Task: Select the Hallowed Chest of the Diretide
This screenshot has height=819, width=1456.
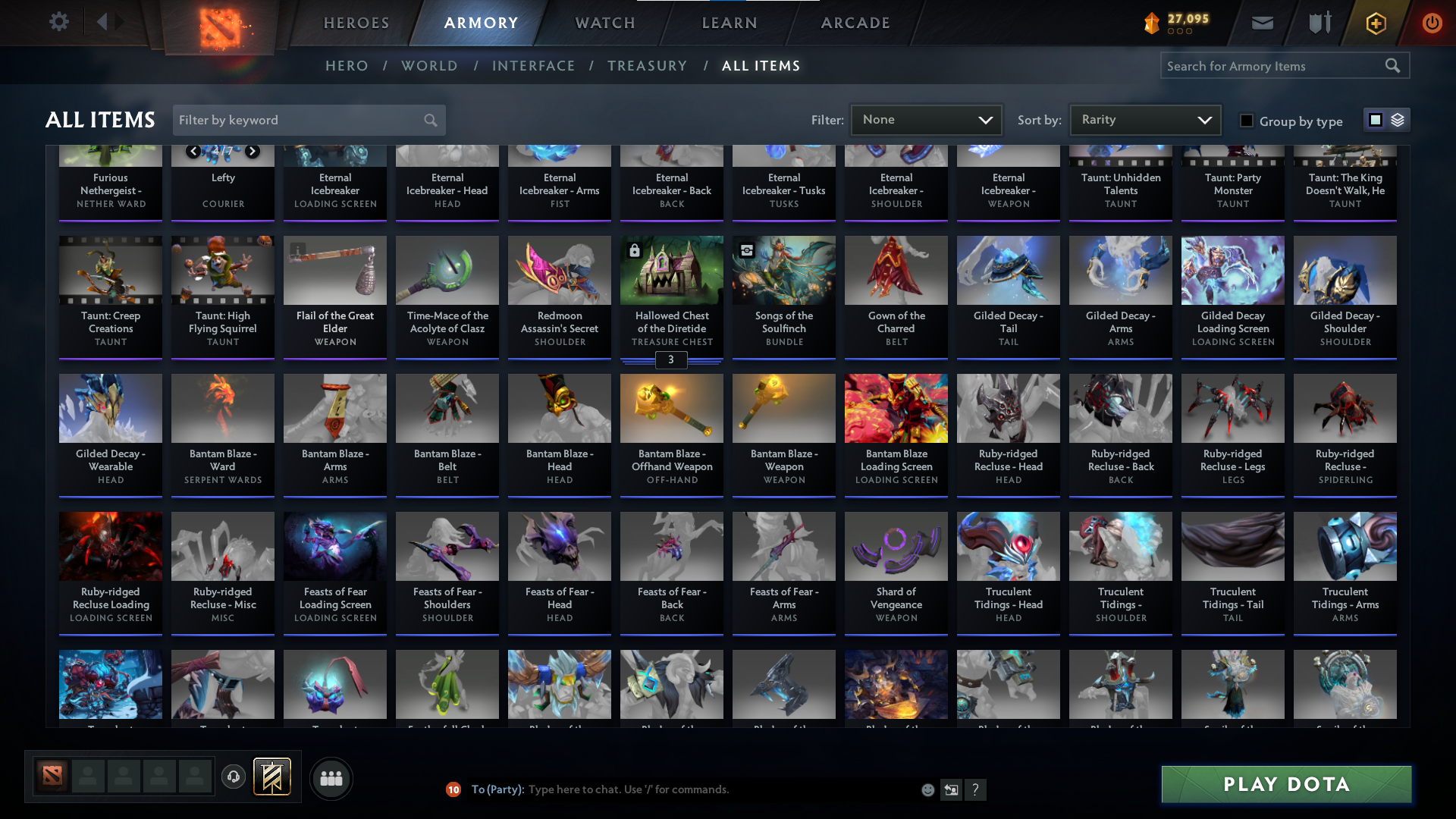Action: pyautogui.click(x=671, y=296)
